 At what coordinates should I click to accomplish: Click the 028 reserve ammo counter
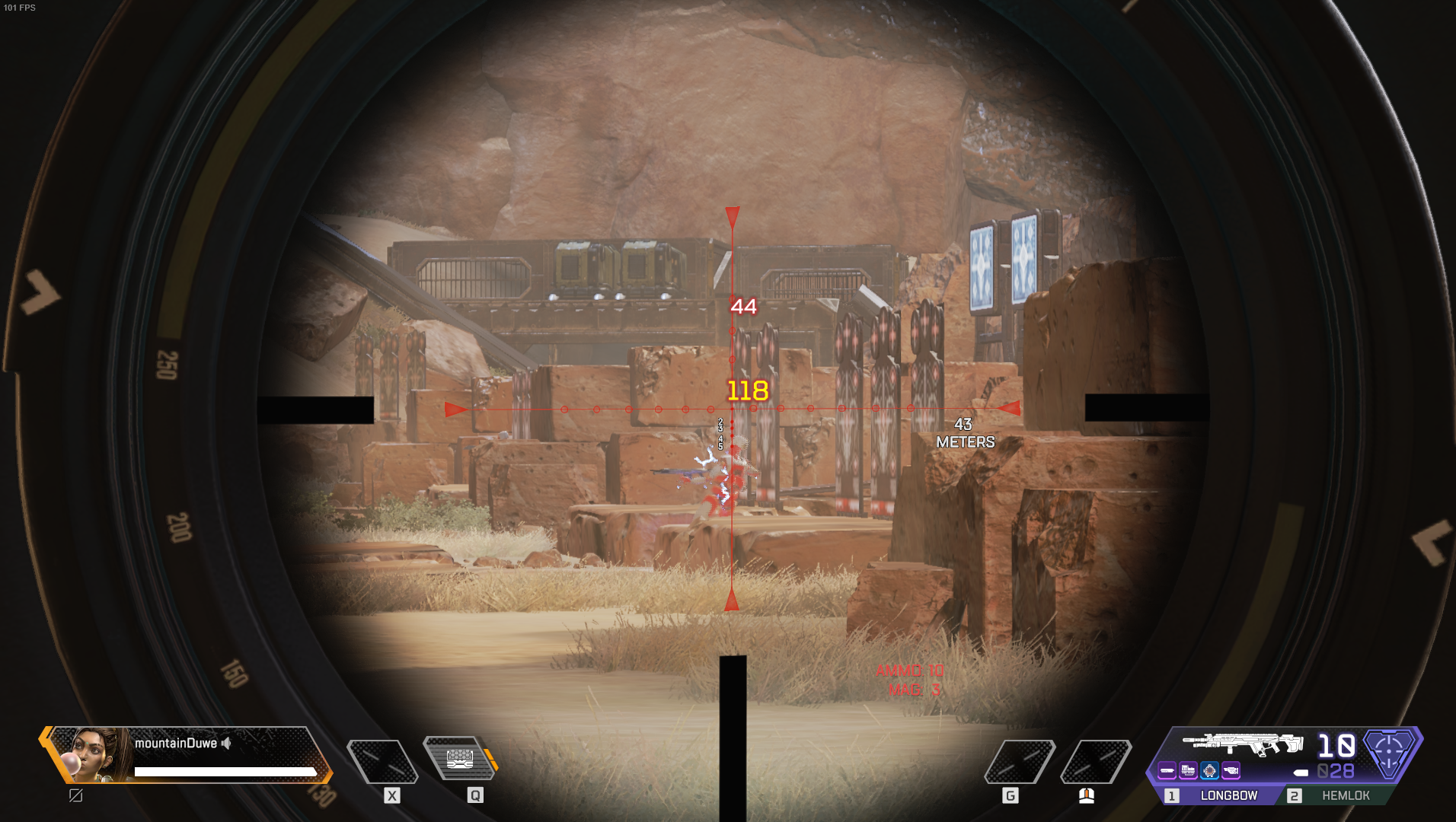click(1336, 771)
